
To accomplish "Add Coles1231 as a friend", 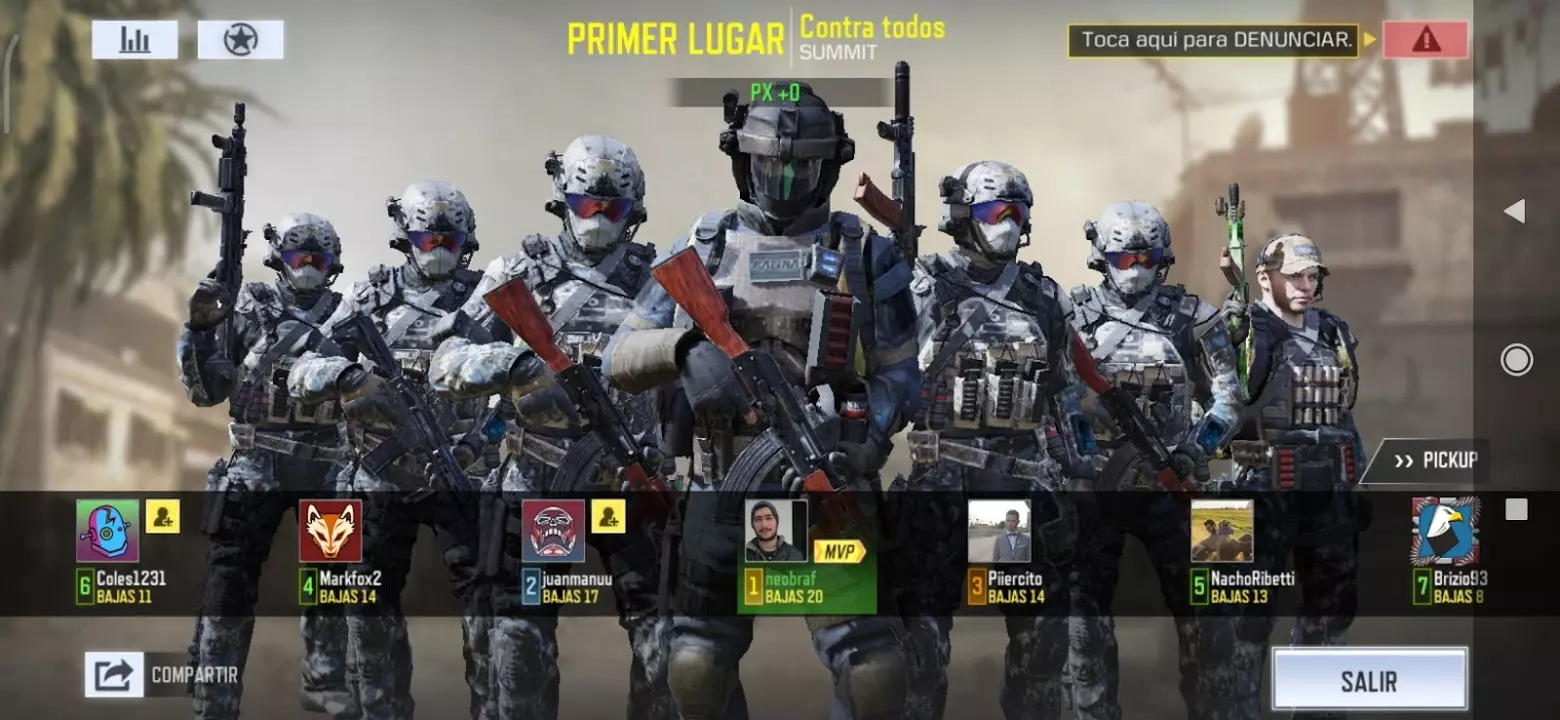I will [163, 516].
